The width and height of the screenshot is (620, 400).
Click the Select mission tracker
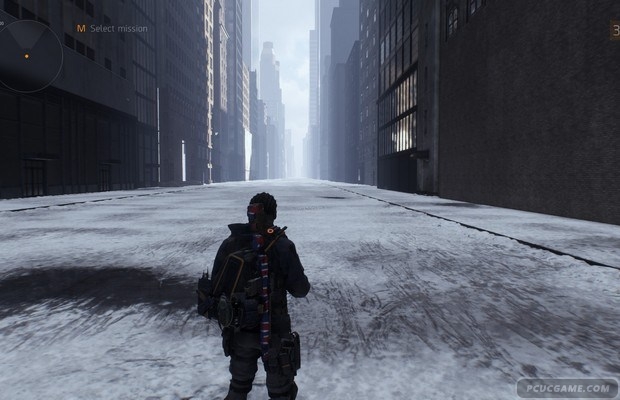(x=112, y=29)
